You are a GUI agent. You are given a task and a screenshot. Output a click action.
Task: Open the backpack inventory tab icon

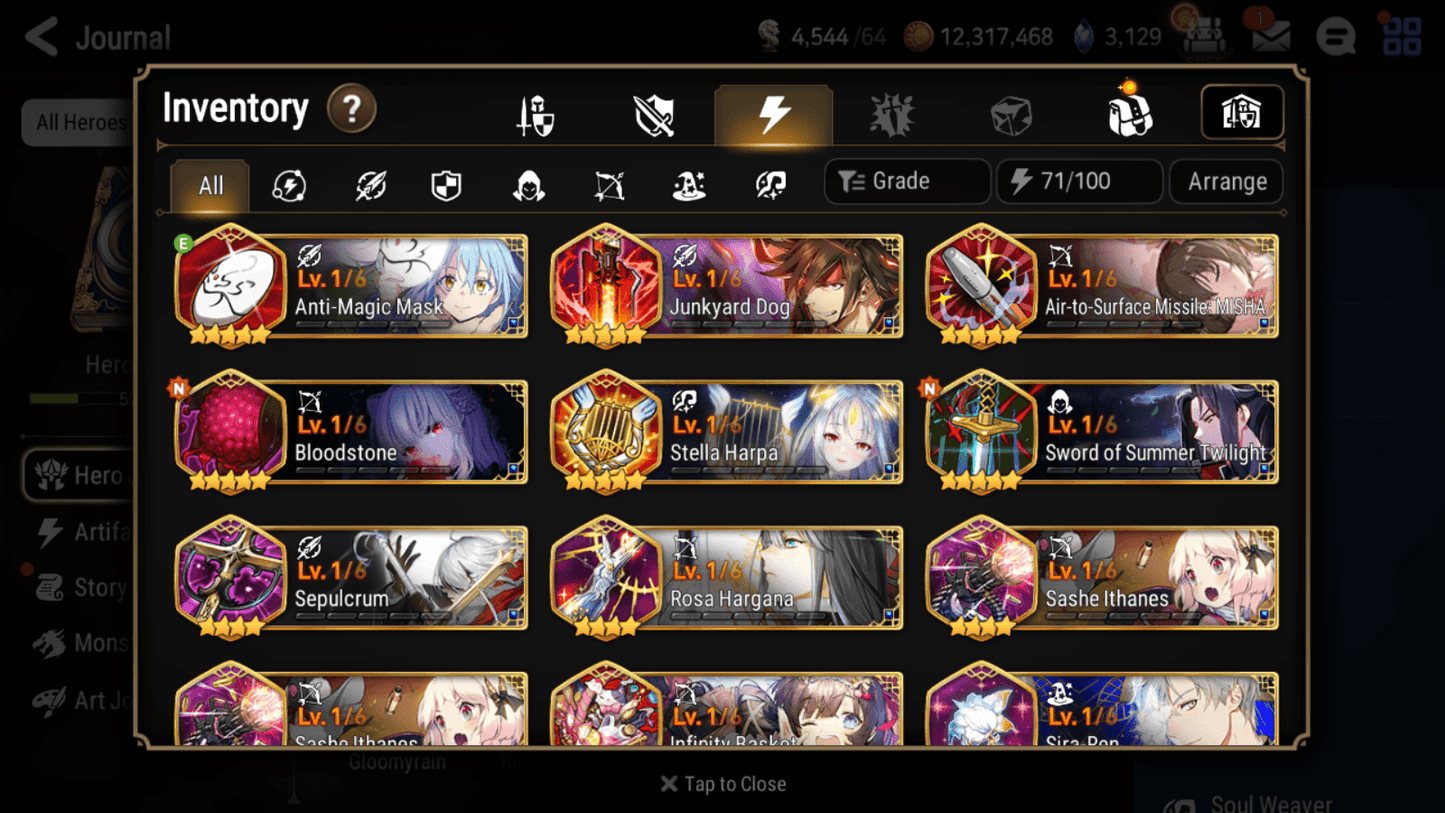tap(1128, 113)
